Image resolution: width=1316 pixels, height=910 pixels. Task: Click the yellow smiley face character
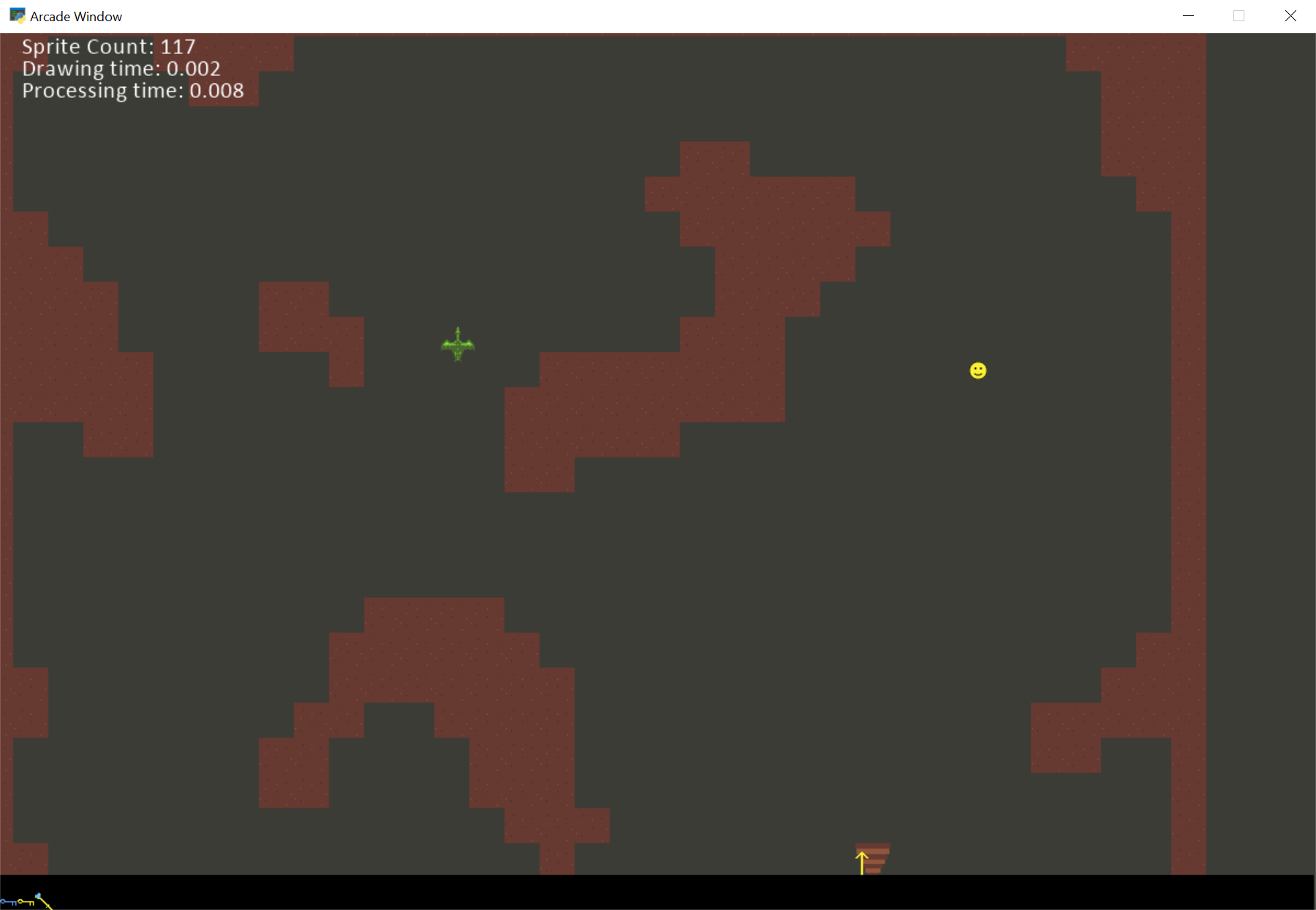[x=977, y=371]
